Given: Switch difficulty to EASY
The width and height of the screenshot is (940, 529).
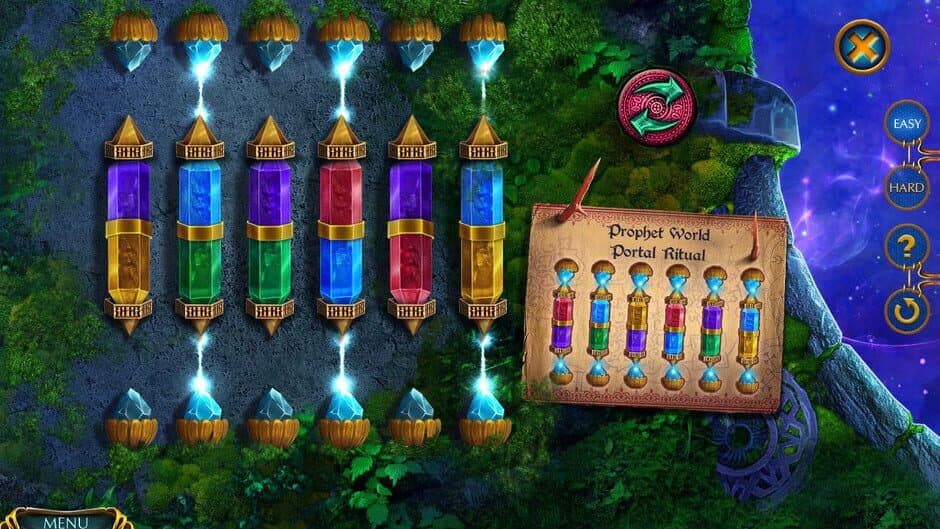Looking at the screenshot, I should [x=906, y=124].
